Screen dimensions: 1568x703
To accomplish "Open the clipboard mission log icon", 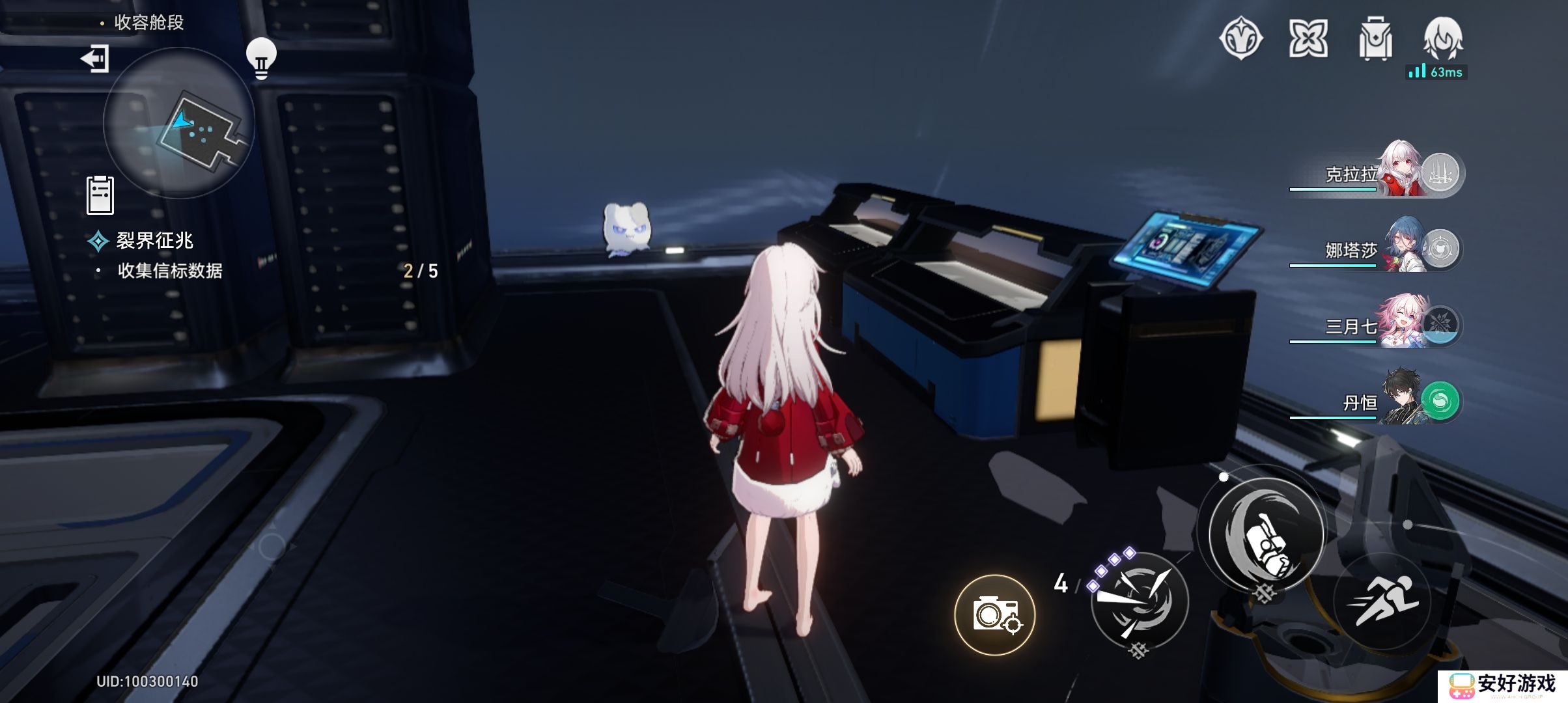I will [x=100, y=195].
